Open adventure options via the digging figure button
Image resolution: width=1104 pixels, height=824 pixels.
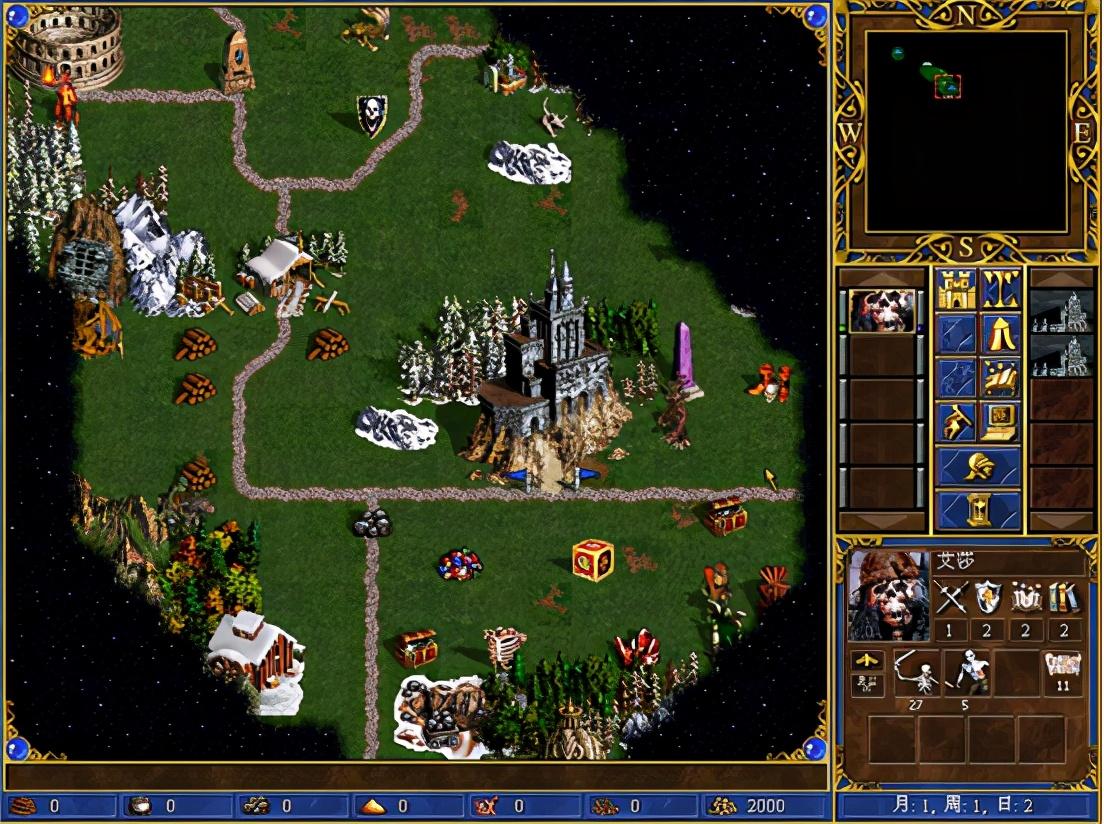(956, 421)
